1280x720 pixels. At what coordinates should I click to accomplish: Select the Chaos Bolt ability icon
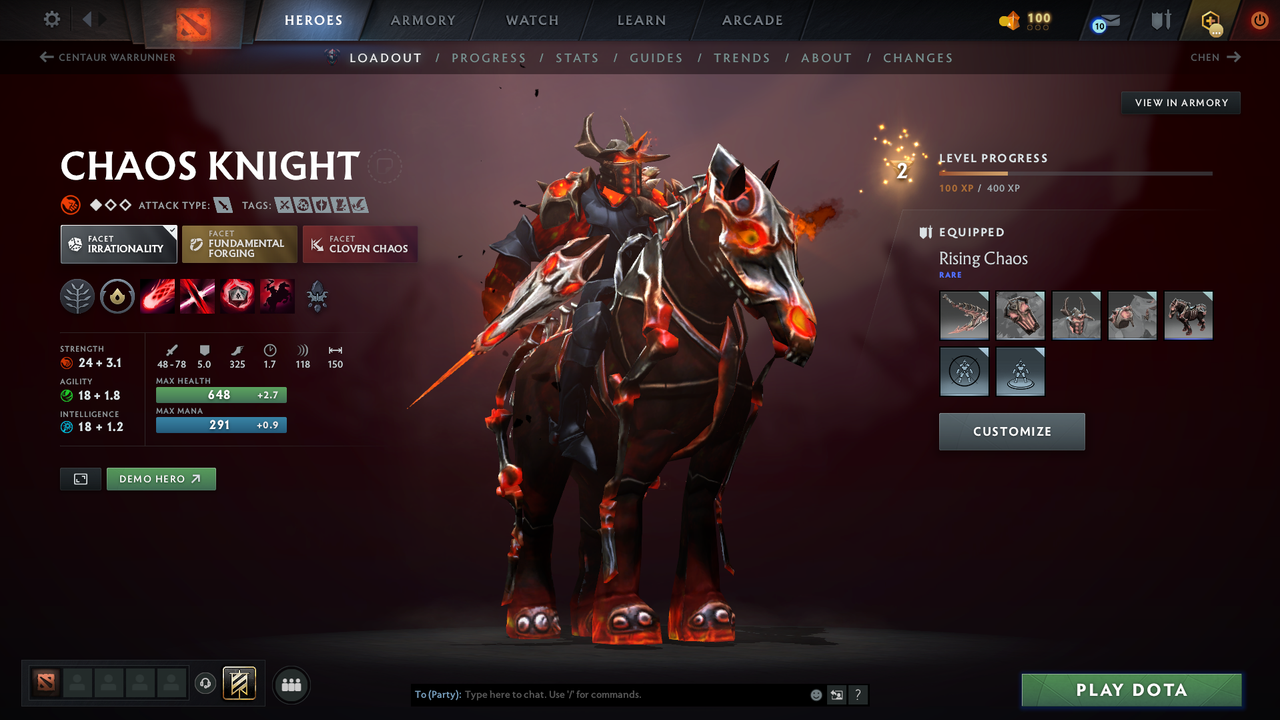point(157,296)
